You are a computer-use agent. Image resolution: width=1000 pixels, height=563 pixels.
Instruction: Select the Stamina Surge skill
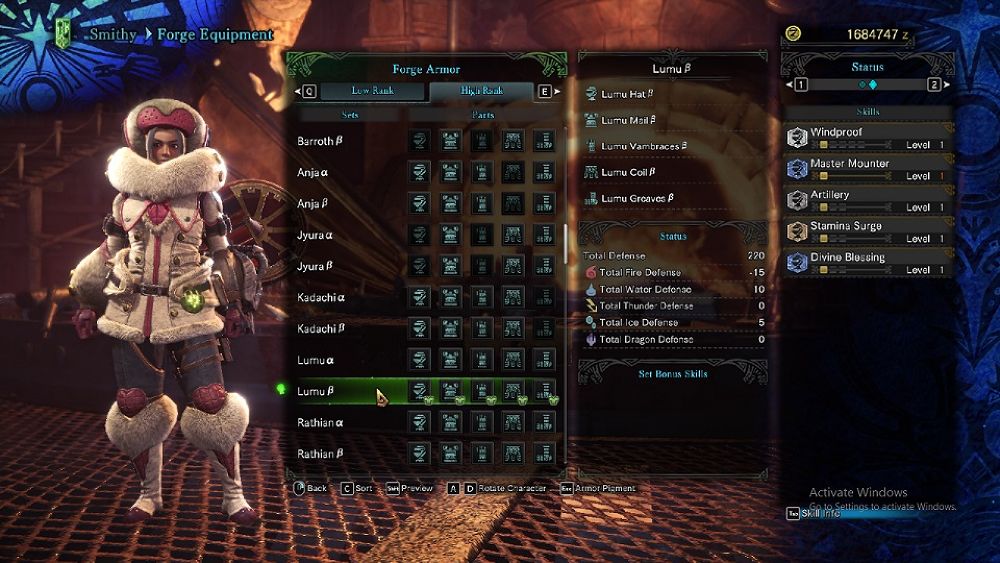(867, 232)
